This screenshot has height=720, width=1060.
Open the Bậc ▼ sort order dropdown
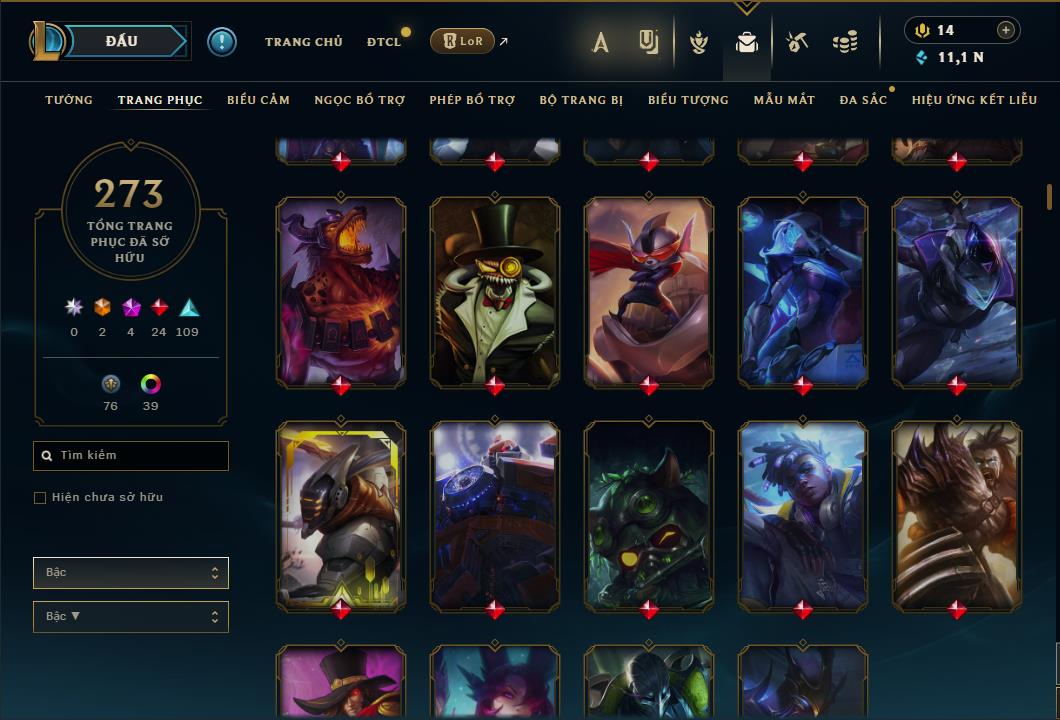tap(131, 617)
